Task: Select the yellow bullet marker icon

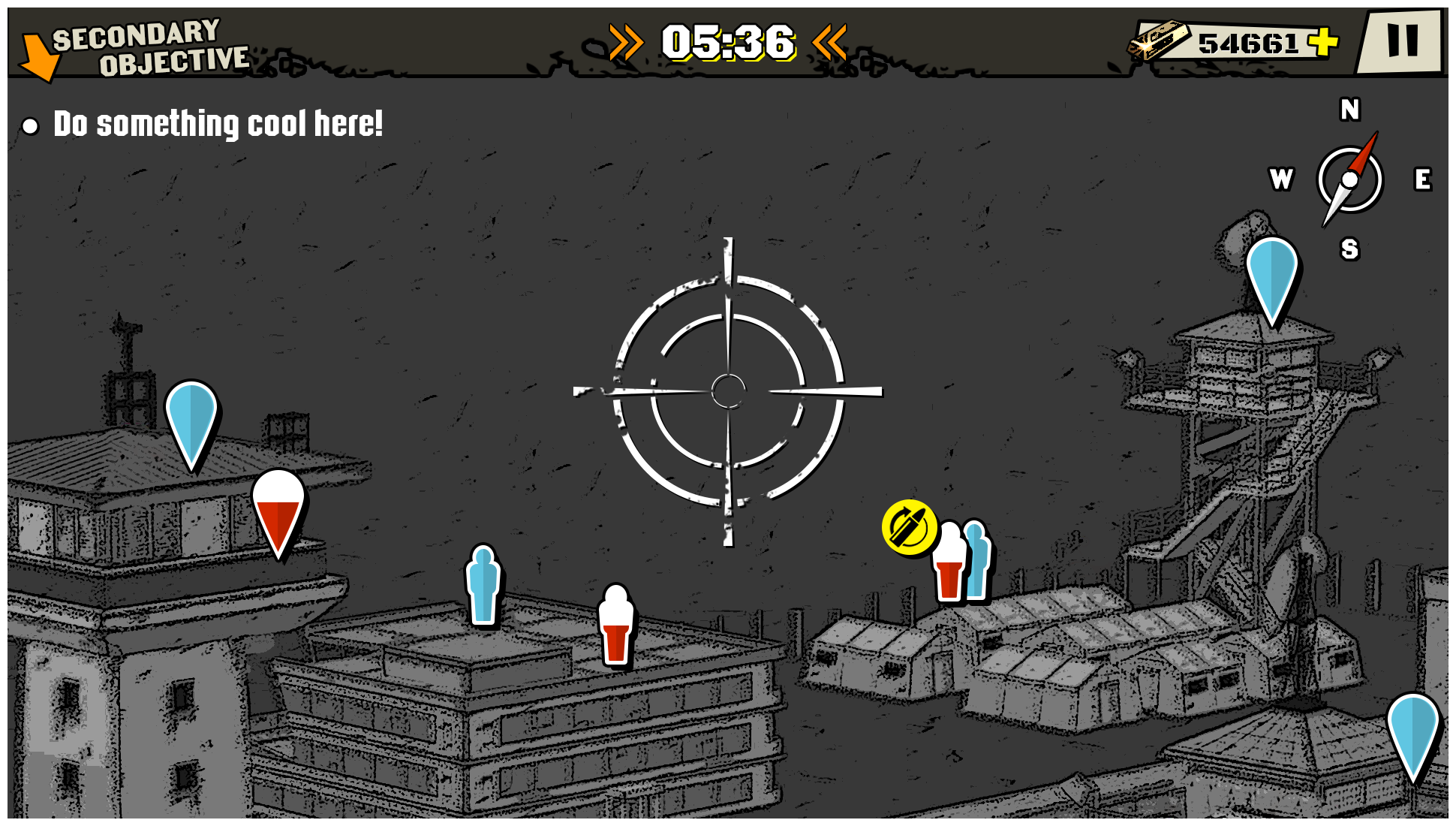Action: 909,528
